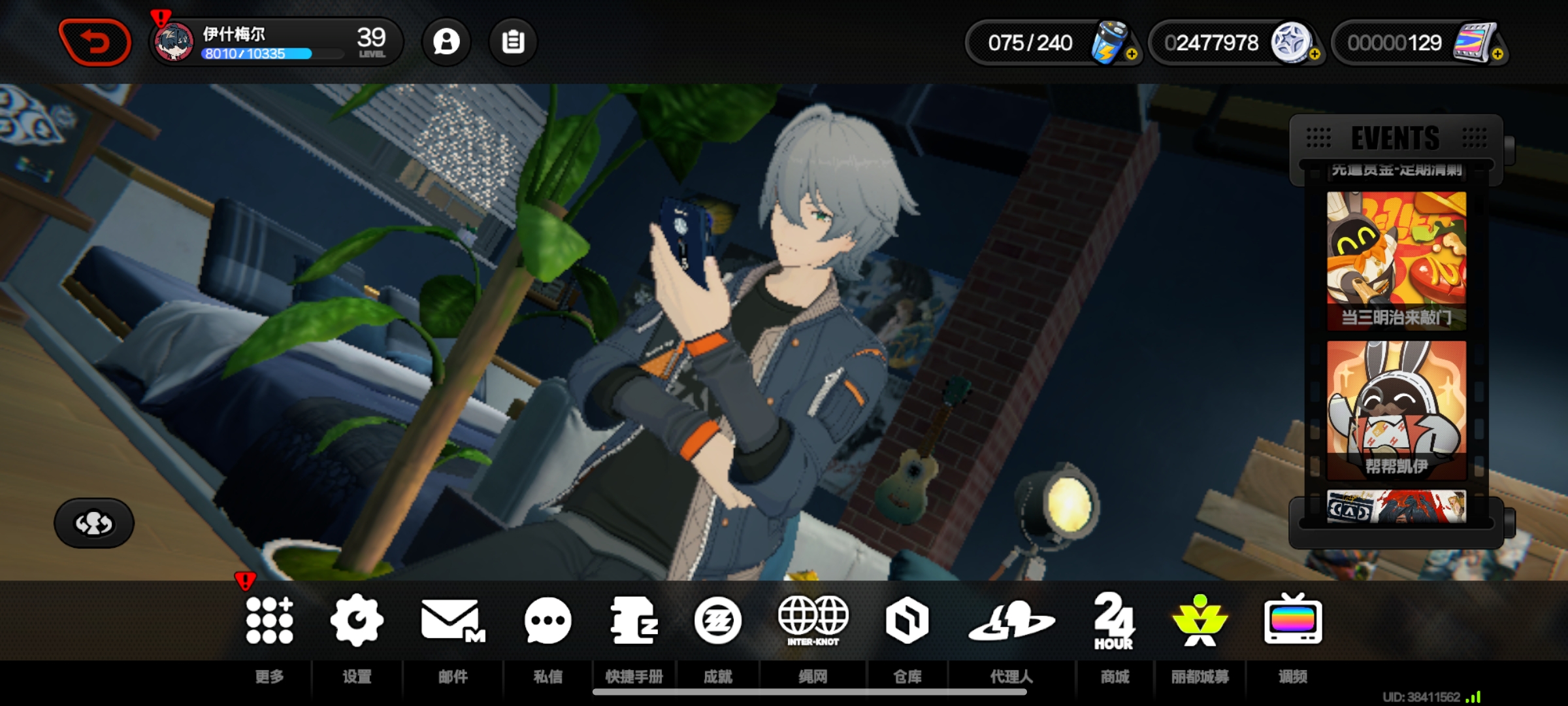Open 私信 private messages
Viewport: 1568px width, 706px height.
click(547, 621)
